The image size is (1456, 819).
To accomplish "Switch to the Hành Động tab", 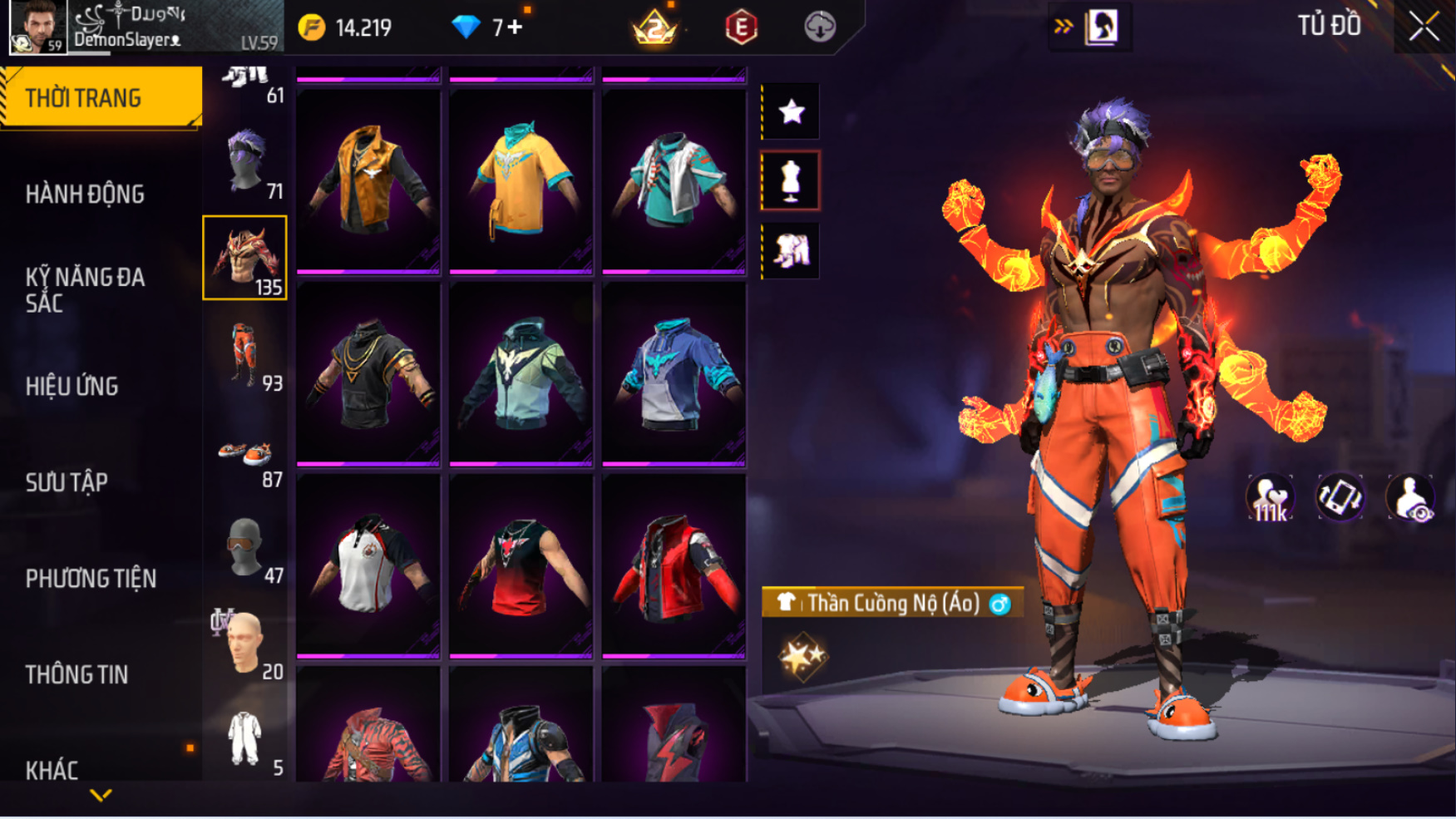I will [85, 195].
